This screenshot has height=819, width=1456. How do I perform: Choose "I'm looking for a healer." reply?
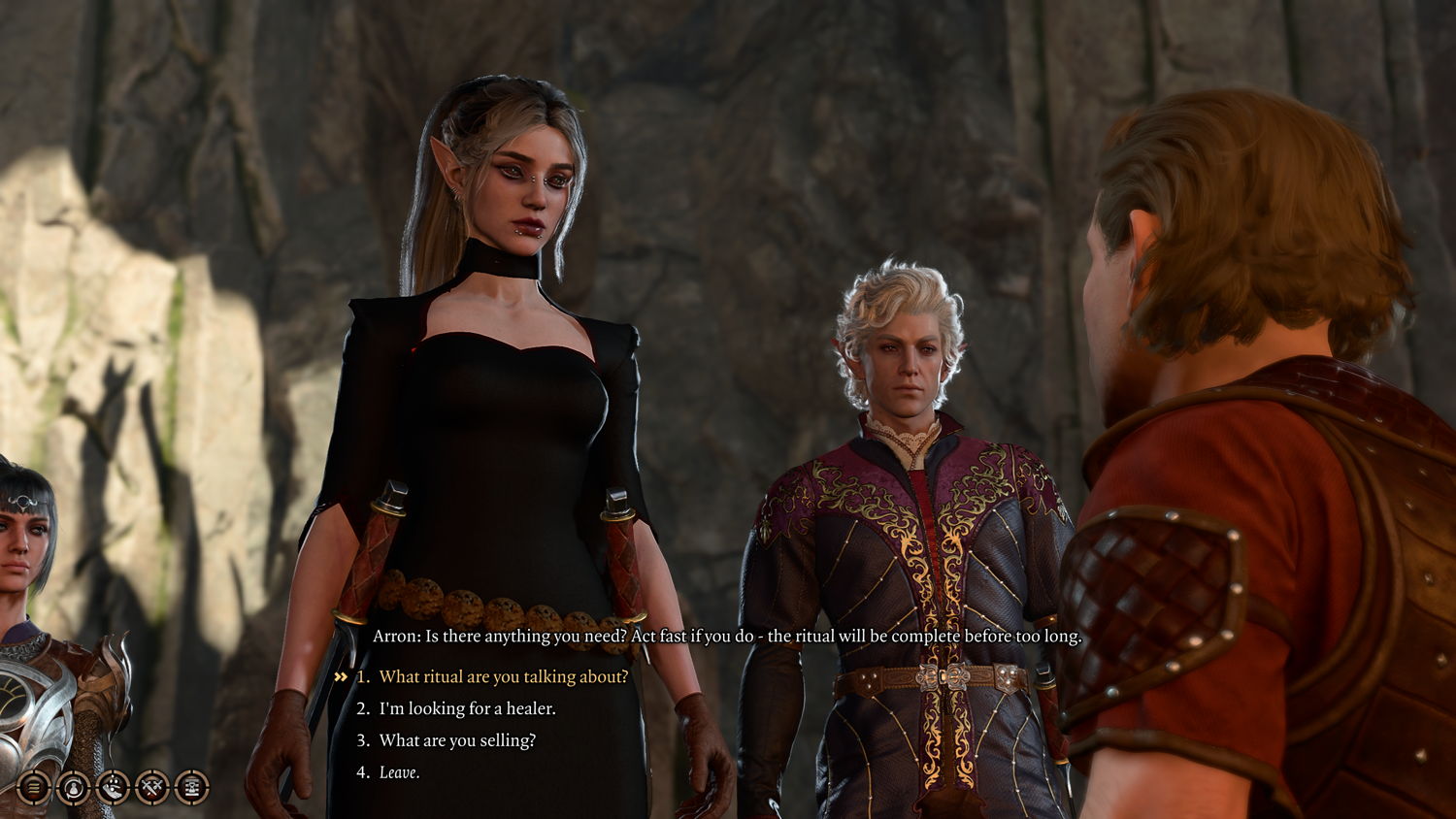click(x=467, y=708)
